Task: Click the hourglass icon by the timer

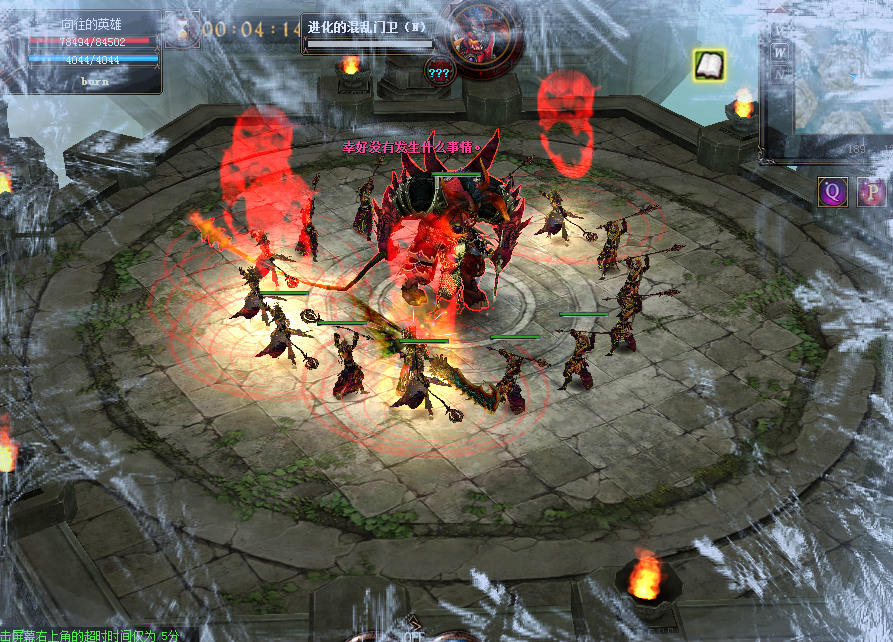Action: pos(181,29)
